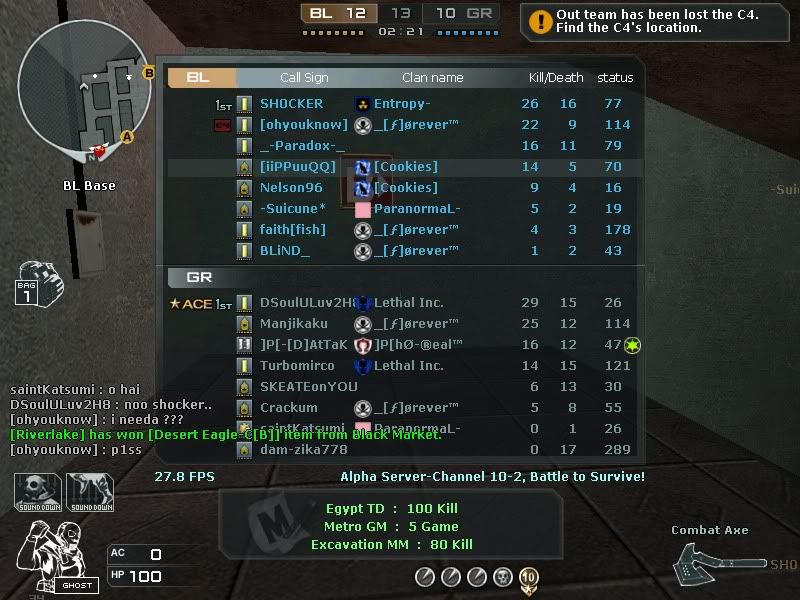The height and width of the screenshot is (600, 800).
Task: Pick faith[fish] from the scoreboard
Action: (400, 230)
